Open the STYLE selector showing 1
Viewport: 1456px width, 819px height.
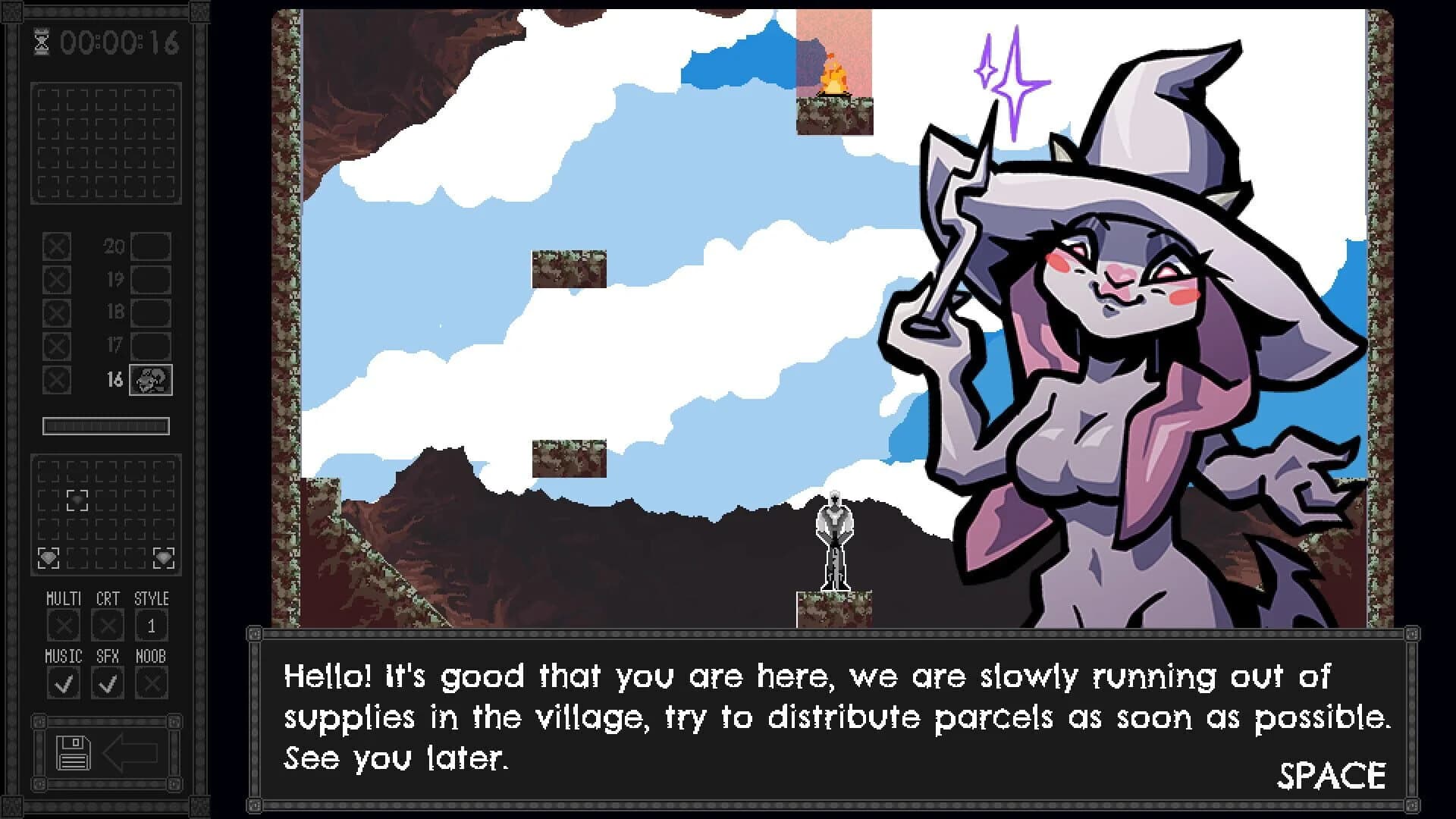pyautogui.click(x=150, y=626)
